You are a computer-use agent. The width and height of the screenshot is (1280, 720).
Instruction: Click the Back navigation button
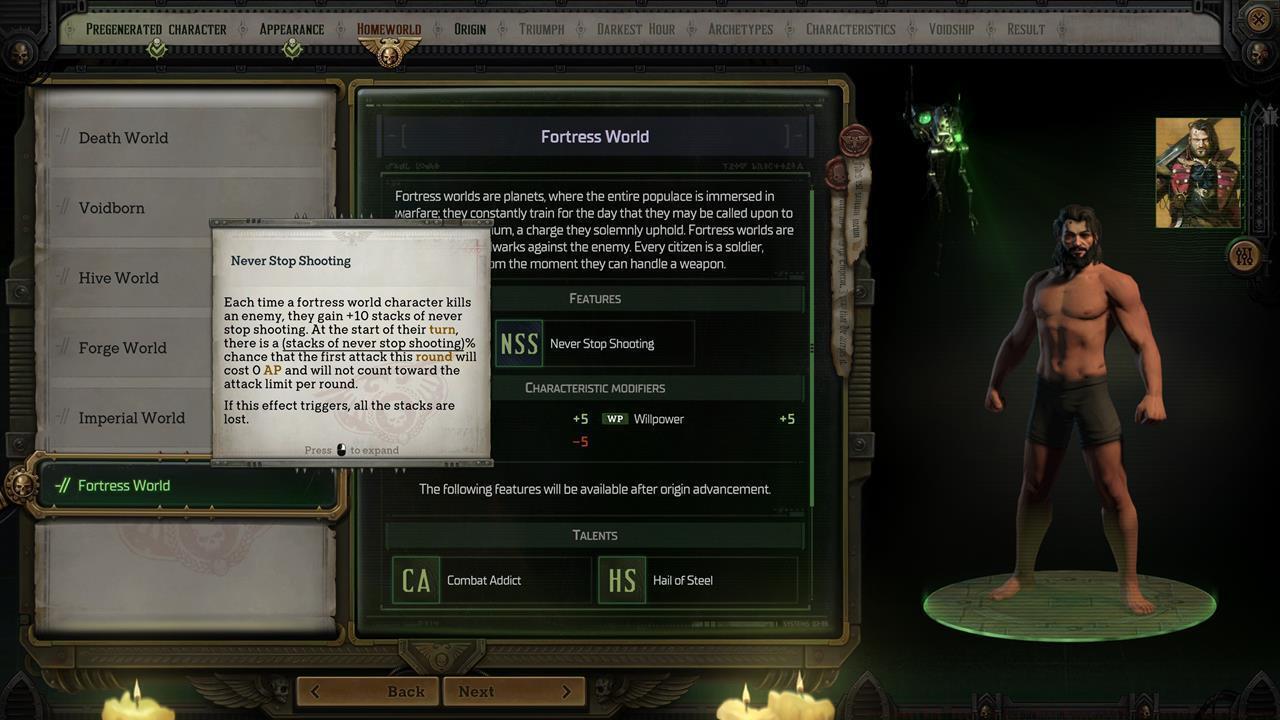coord(369,691)
